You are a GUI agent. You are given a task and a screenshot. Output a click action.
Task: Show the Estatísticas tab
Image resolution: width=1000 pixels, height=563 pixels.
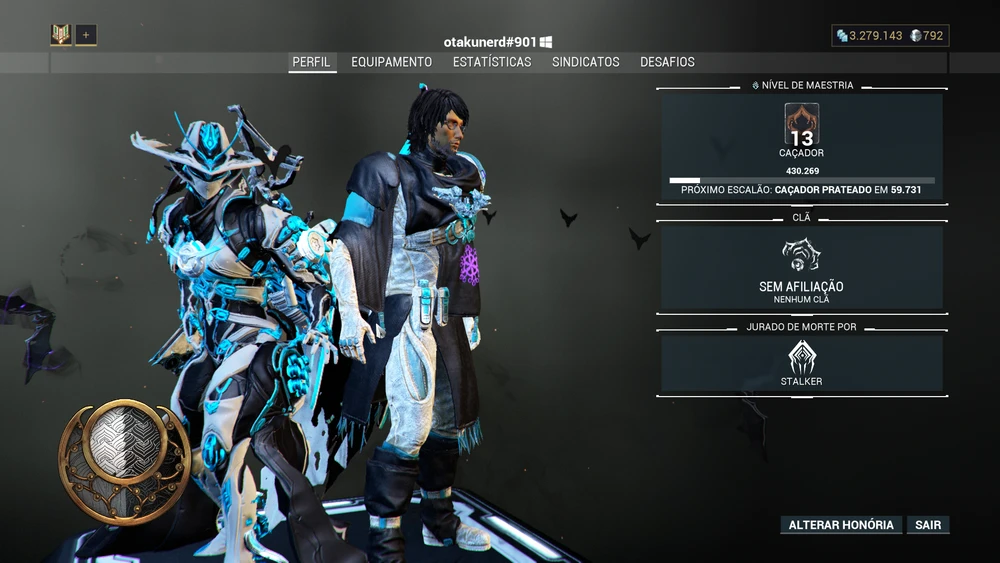pos(492,62)
